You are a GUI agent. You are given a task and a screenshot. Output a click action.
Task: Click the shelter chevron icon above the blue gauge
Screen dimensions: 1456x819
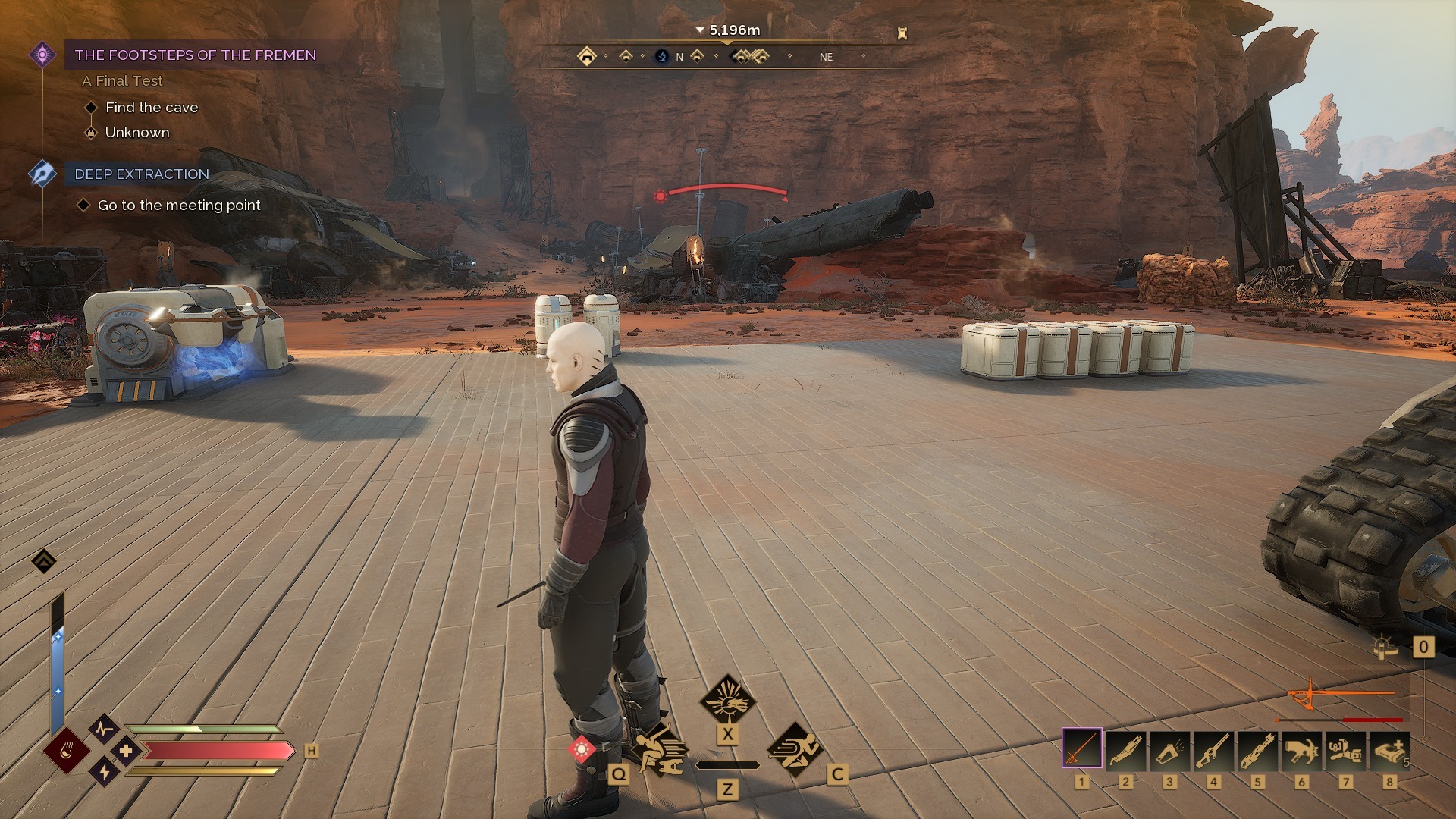(x=44, y=561)
